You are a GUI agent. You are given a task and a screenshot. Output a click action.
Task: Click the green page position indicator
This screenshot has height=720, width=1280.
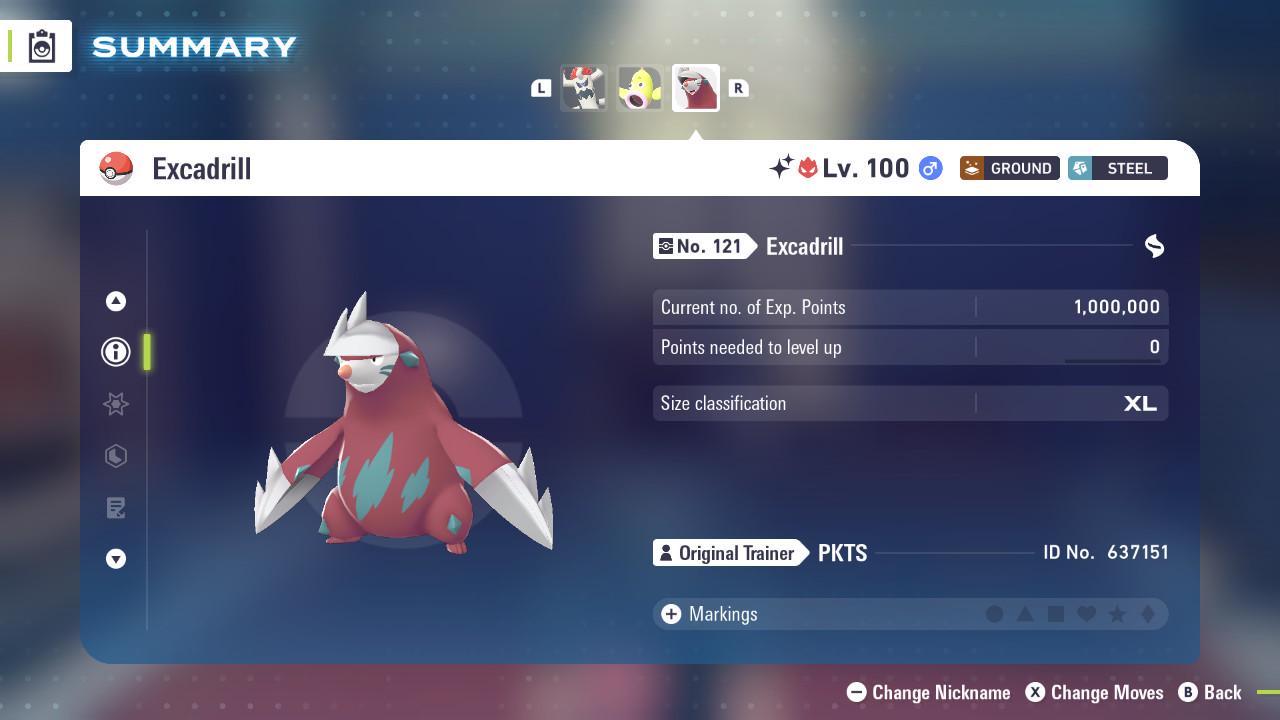coord(147,352)
